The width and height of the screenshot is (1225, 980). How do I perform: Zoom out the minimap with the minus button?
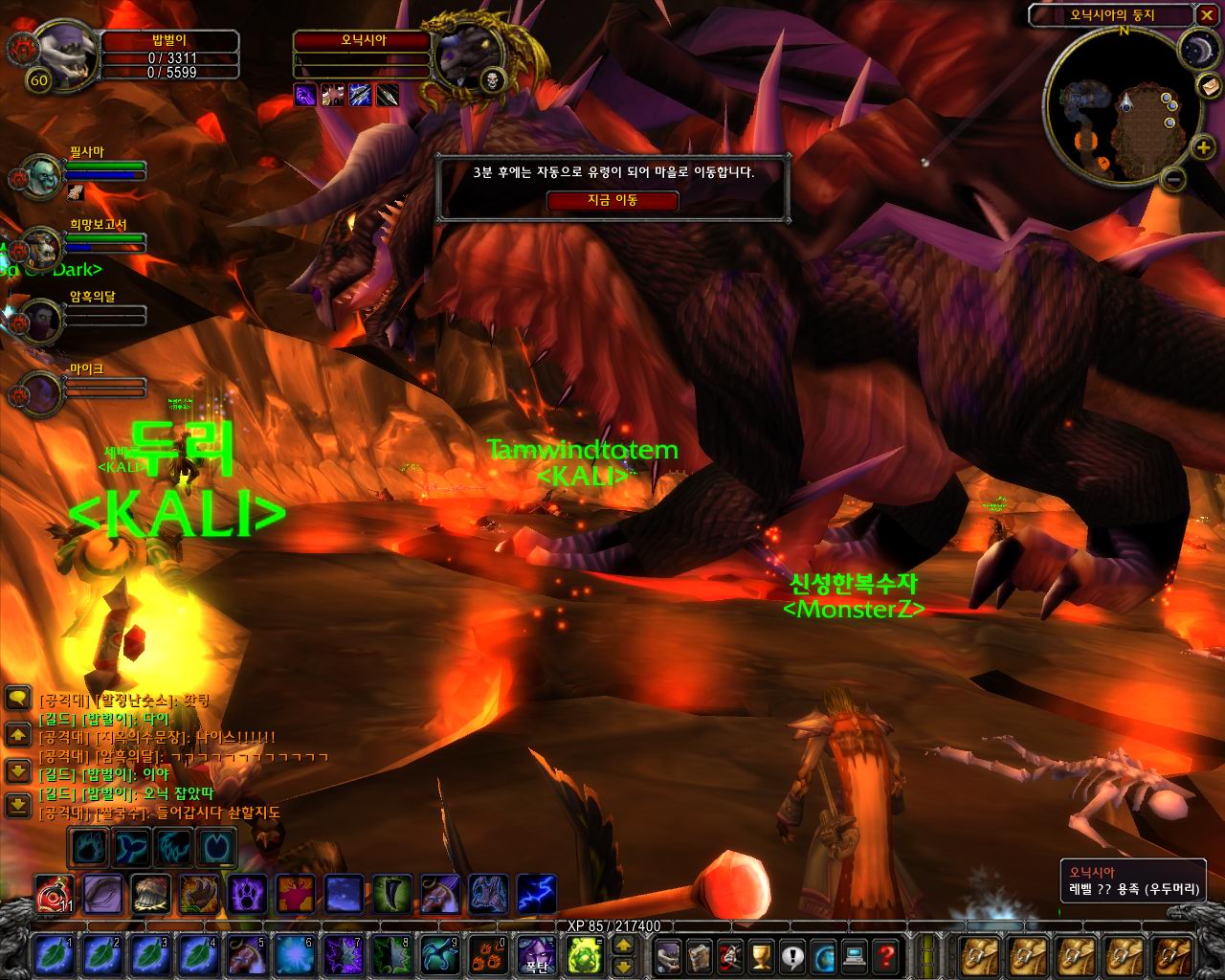point(1176,179)
